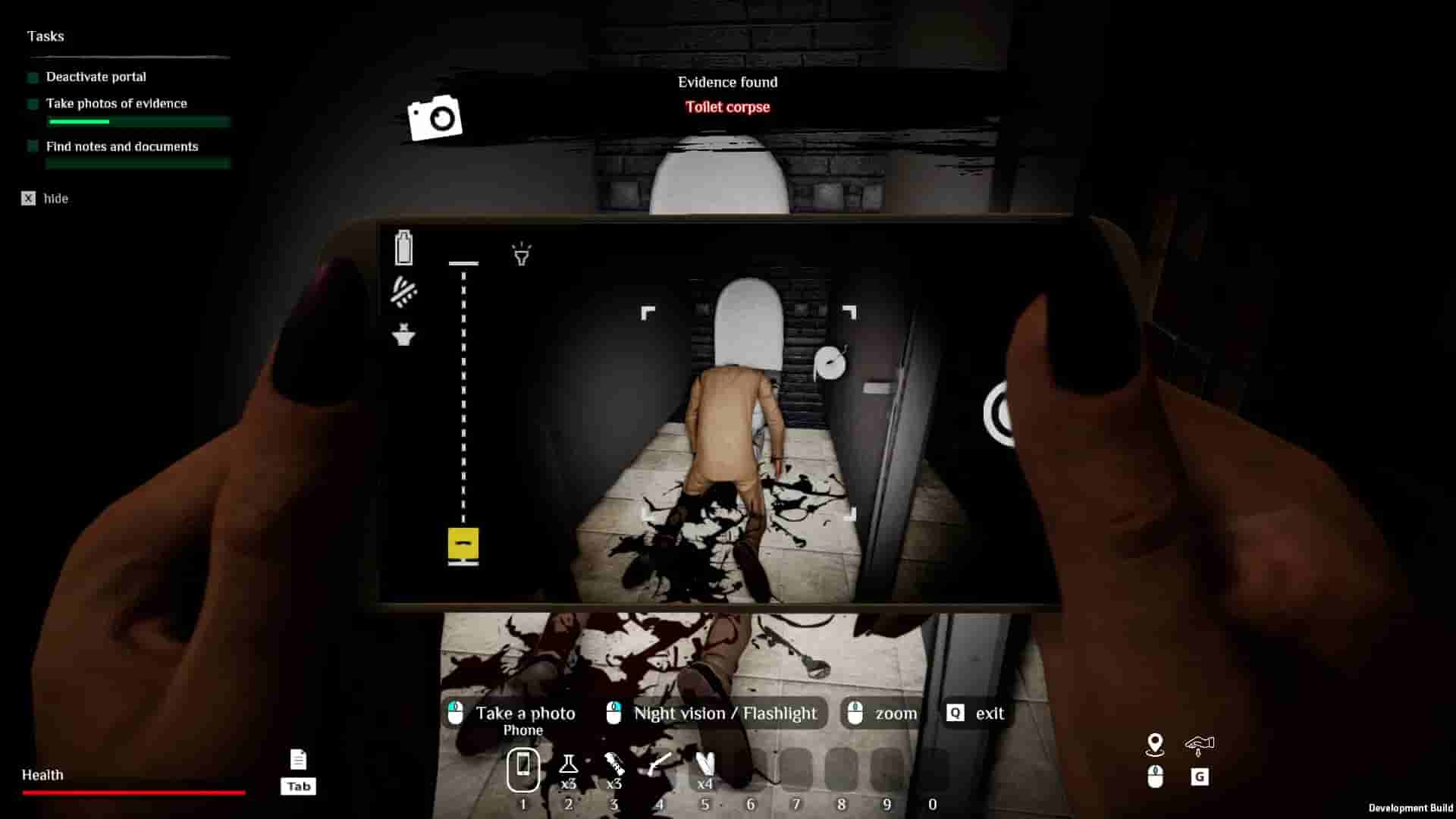Check the Find notes and documents checkbox
The image size is (1456, 819).
(31, 147)
